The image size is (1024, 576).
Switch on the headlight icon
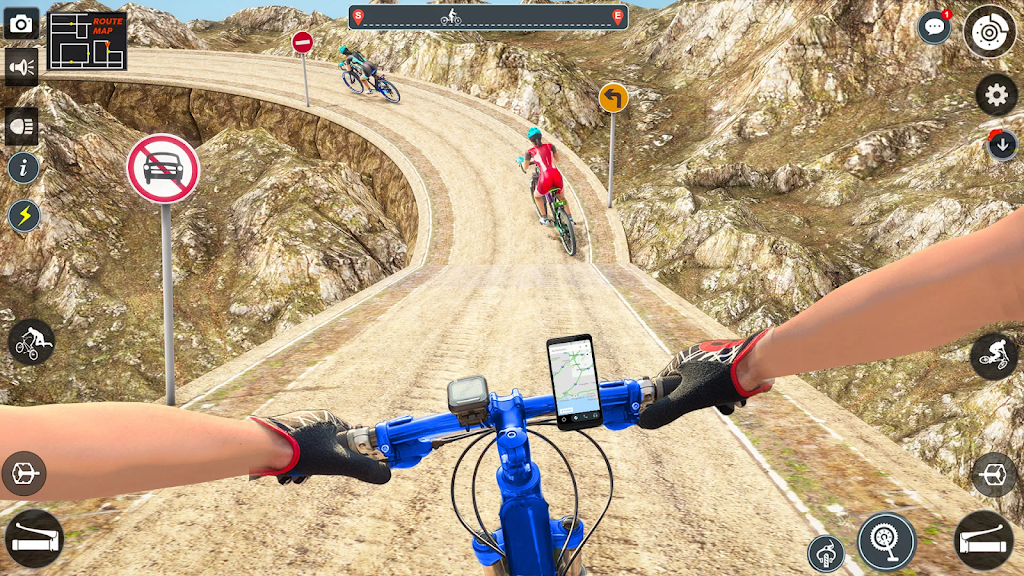pyautogui.click(x=22, y=127)
